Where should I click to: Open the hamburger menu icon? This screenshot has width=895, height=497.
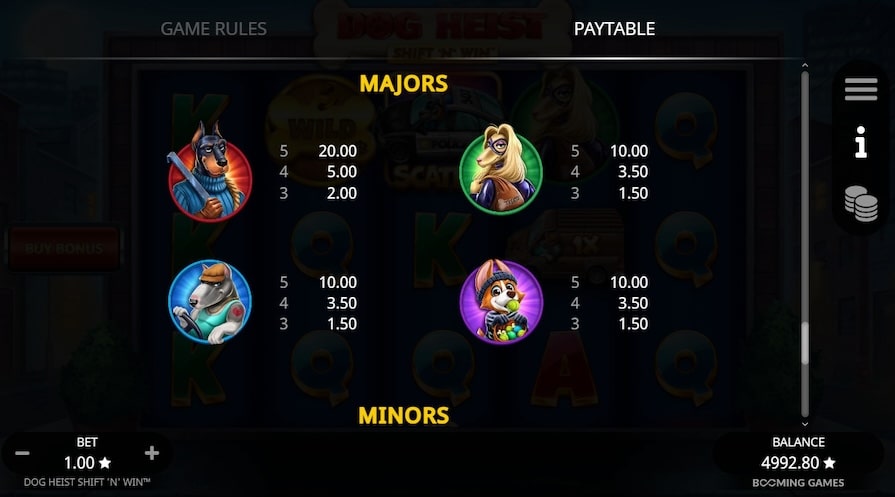[x=860, y=90]
